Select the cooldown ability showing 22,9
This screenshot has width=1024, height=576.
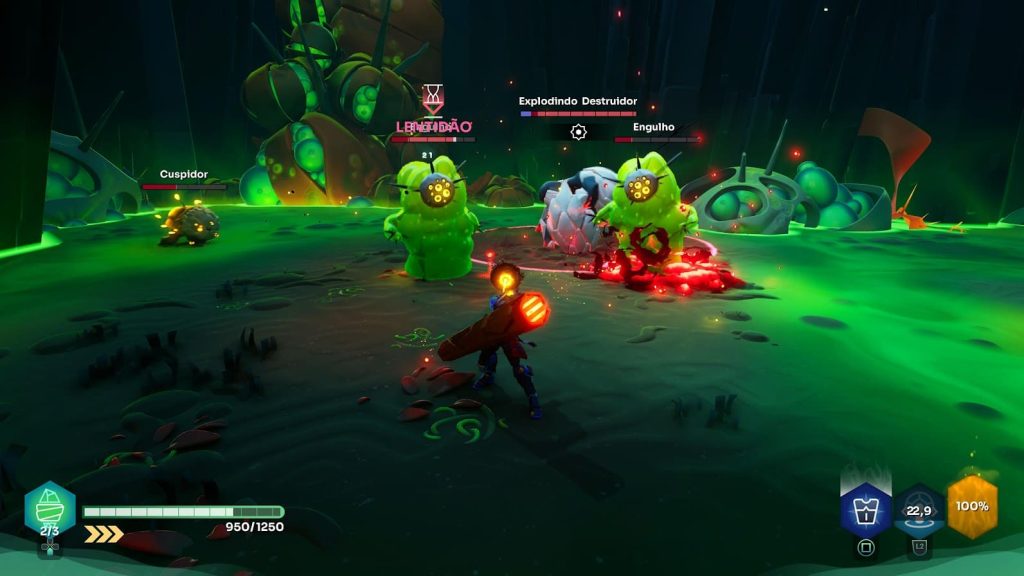[919, 508]
